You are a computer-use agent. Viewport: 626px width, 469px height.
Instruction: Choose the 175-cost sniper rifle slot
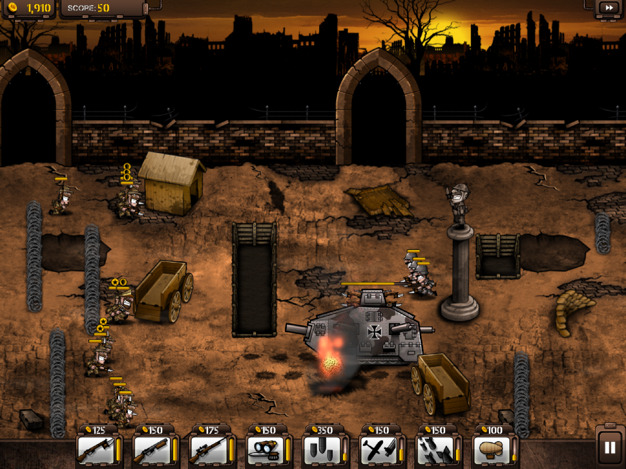209,448
